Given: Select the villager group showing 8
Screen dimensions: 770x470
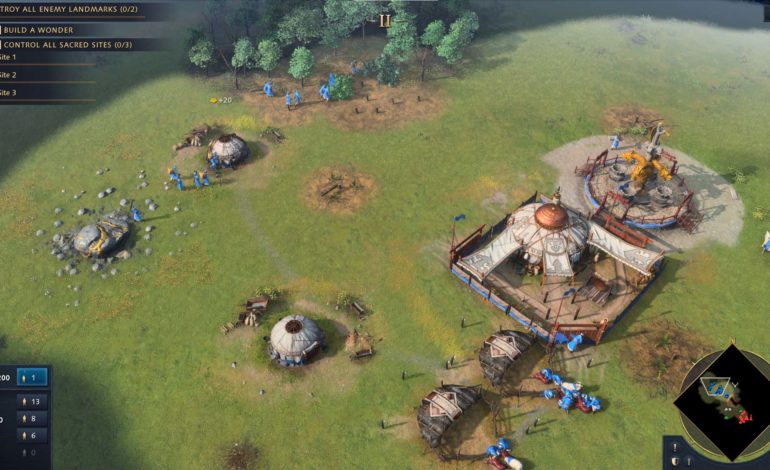Looking at the screenshot, I should click(31, 419).
